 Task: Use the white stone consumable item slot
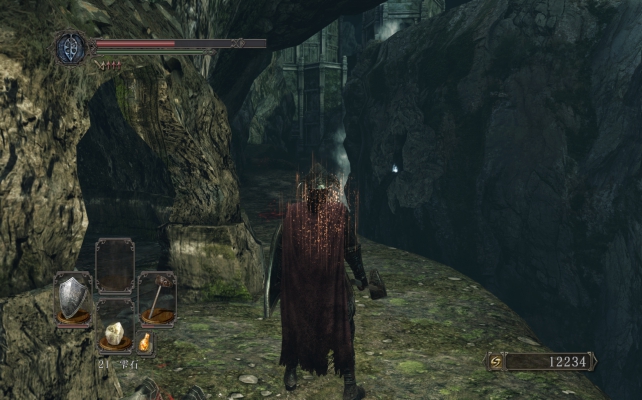click(x=114, y=334)
